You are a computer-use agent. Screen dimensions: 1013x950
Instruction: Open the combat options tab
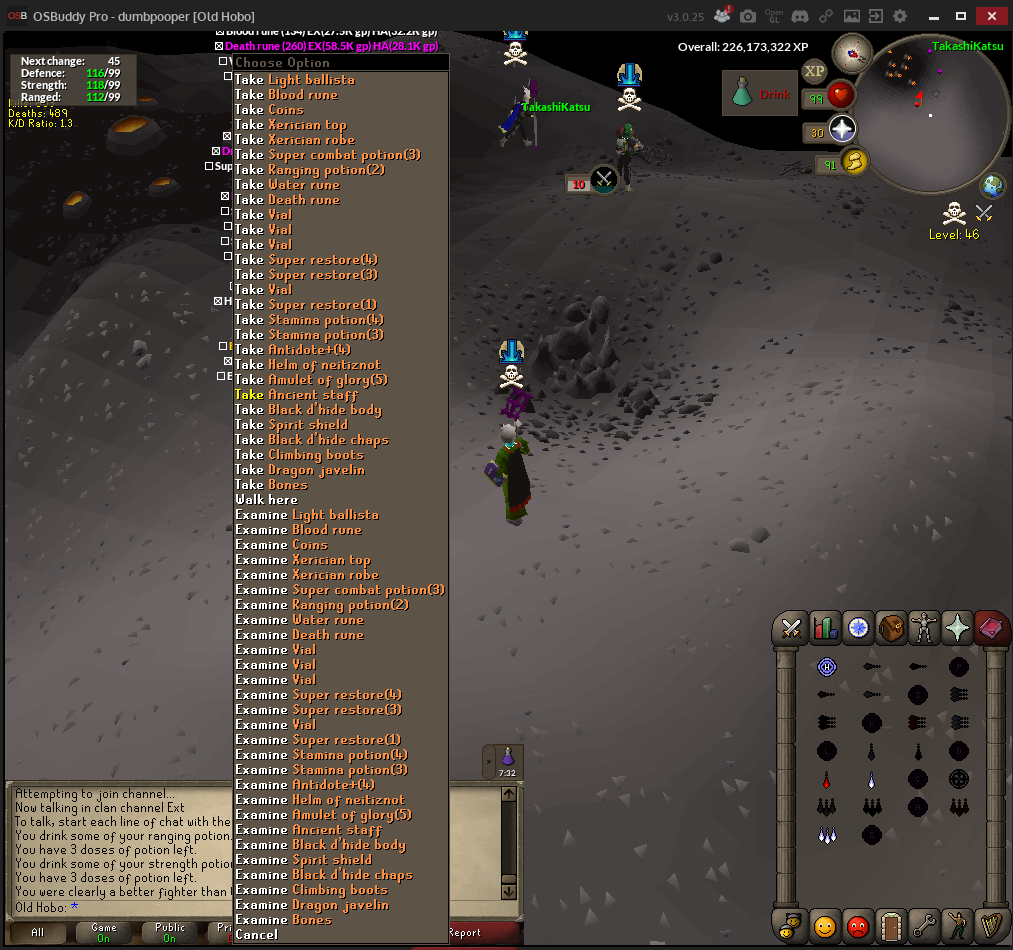point(792,628)
